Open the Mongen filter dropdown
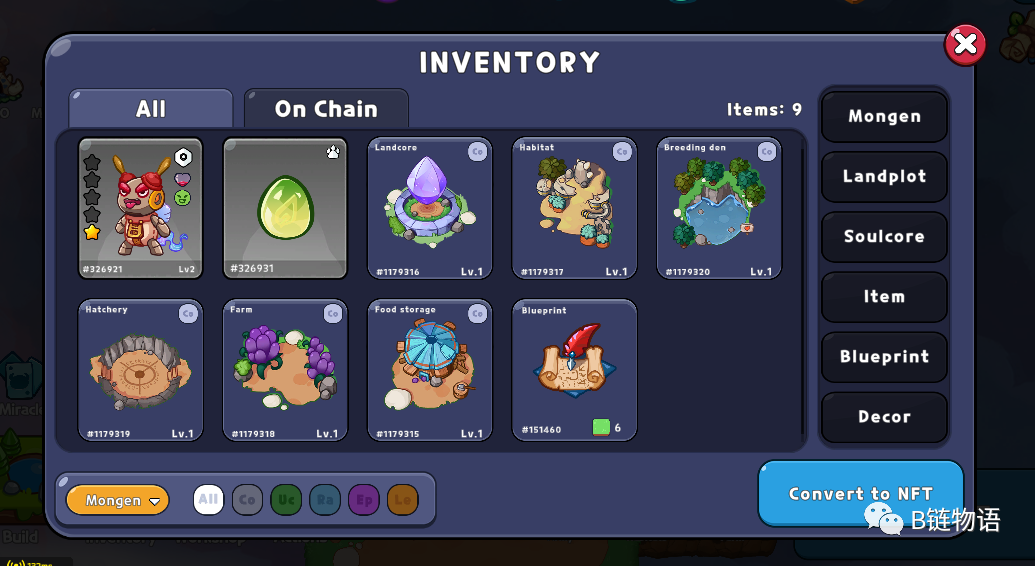Viewport: 1035px width, 566px height. pyautogui.click(x=118, y=500)
